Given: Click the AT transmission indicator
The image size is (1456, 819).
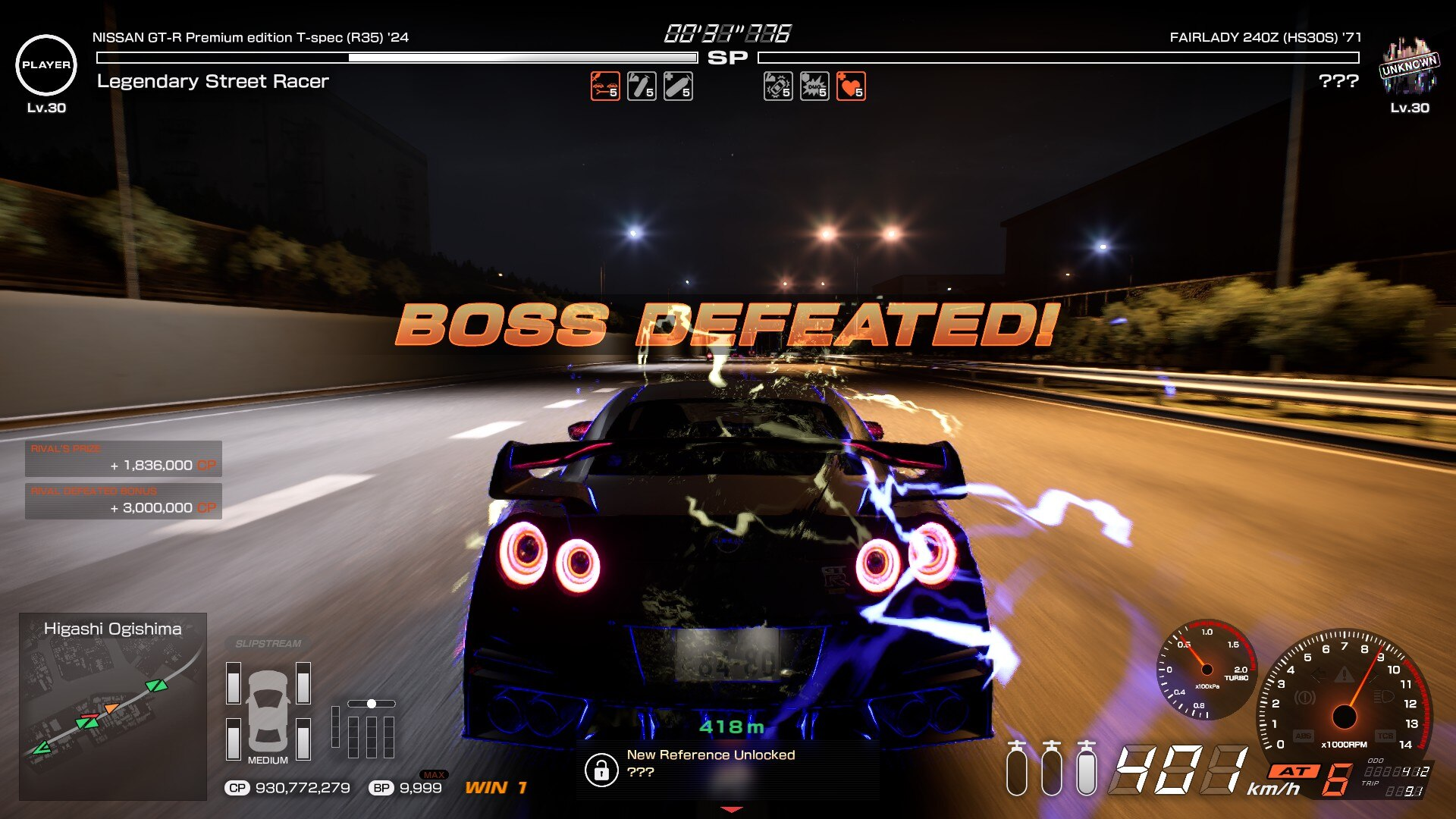Looking at the screenshot, I should pos(1295,771).
